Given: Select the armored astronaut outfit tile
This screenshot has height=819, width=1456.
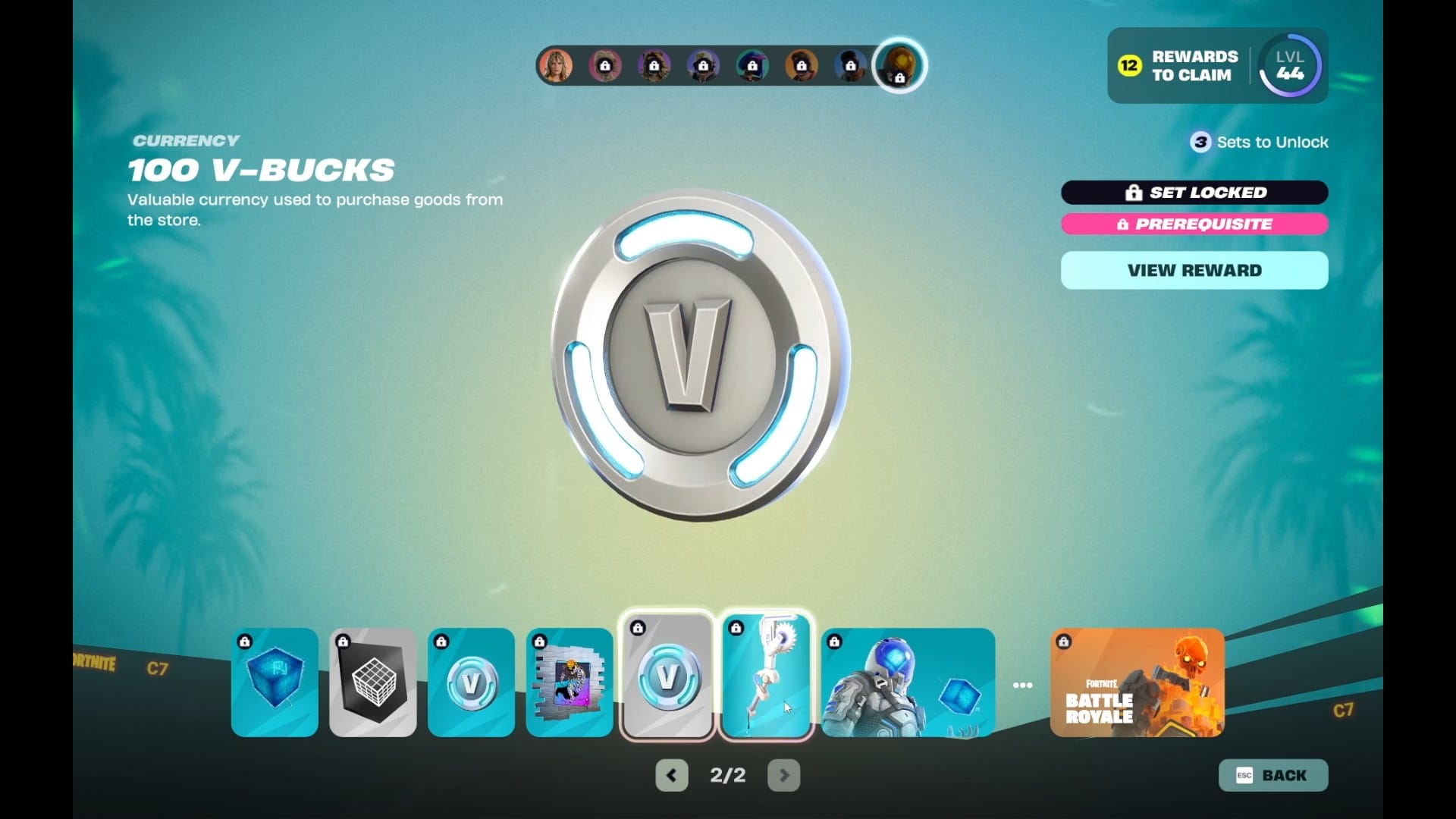Looking at the screenshot, I should point(908,682).
